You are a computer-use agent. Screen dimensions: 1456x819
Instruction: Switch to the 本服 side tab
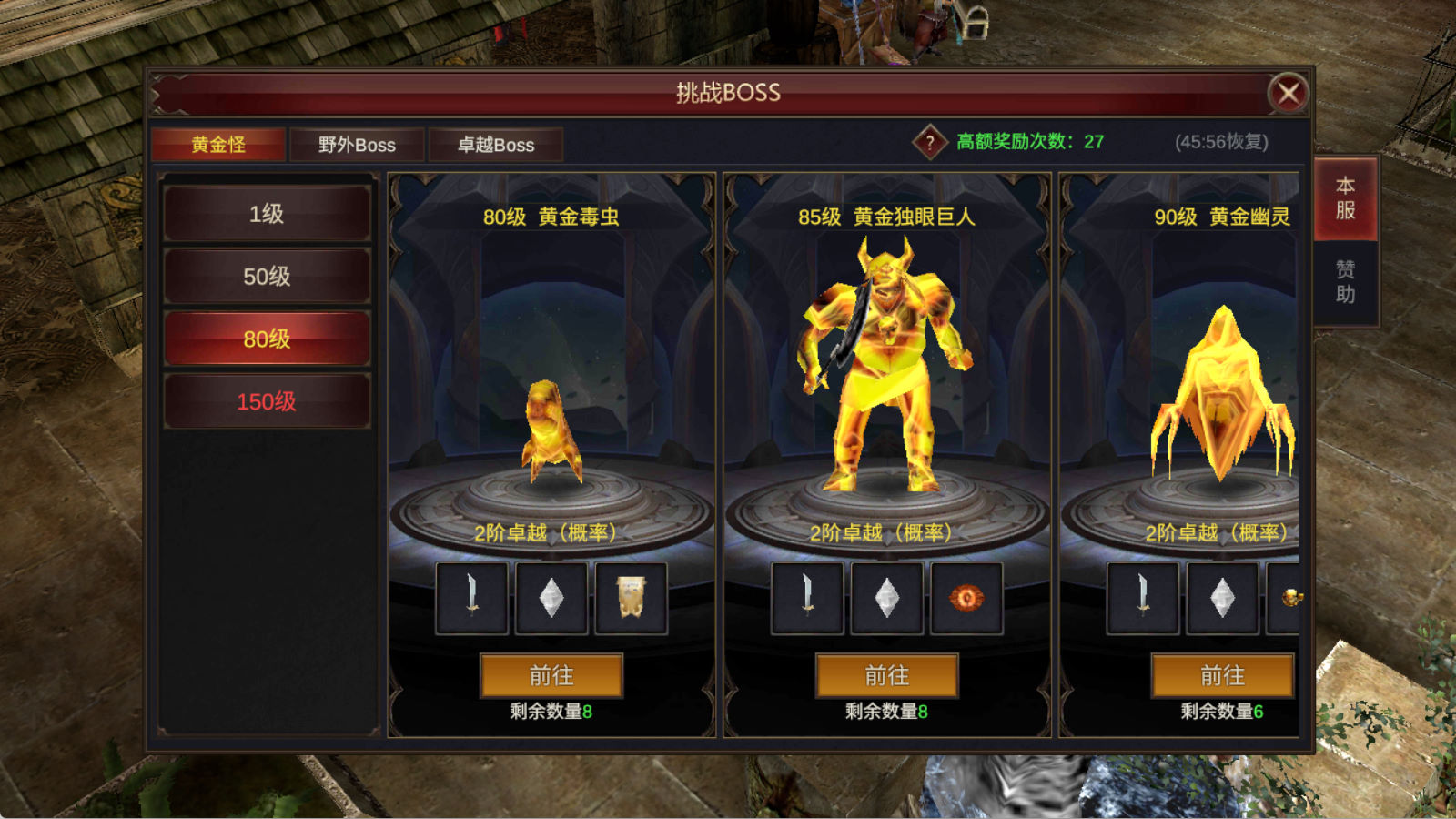click(1346, 198)
